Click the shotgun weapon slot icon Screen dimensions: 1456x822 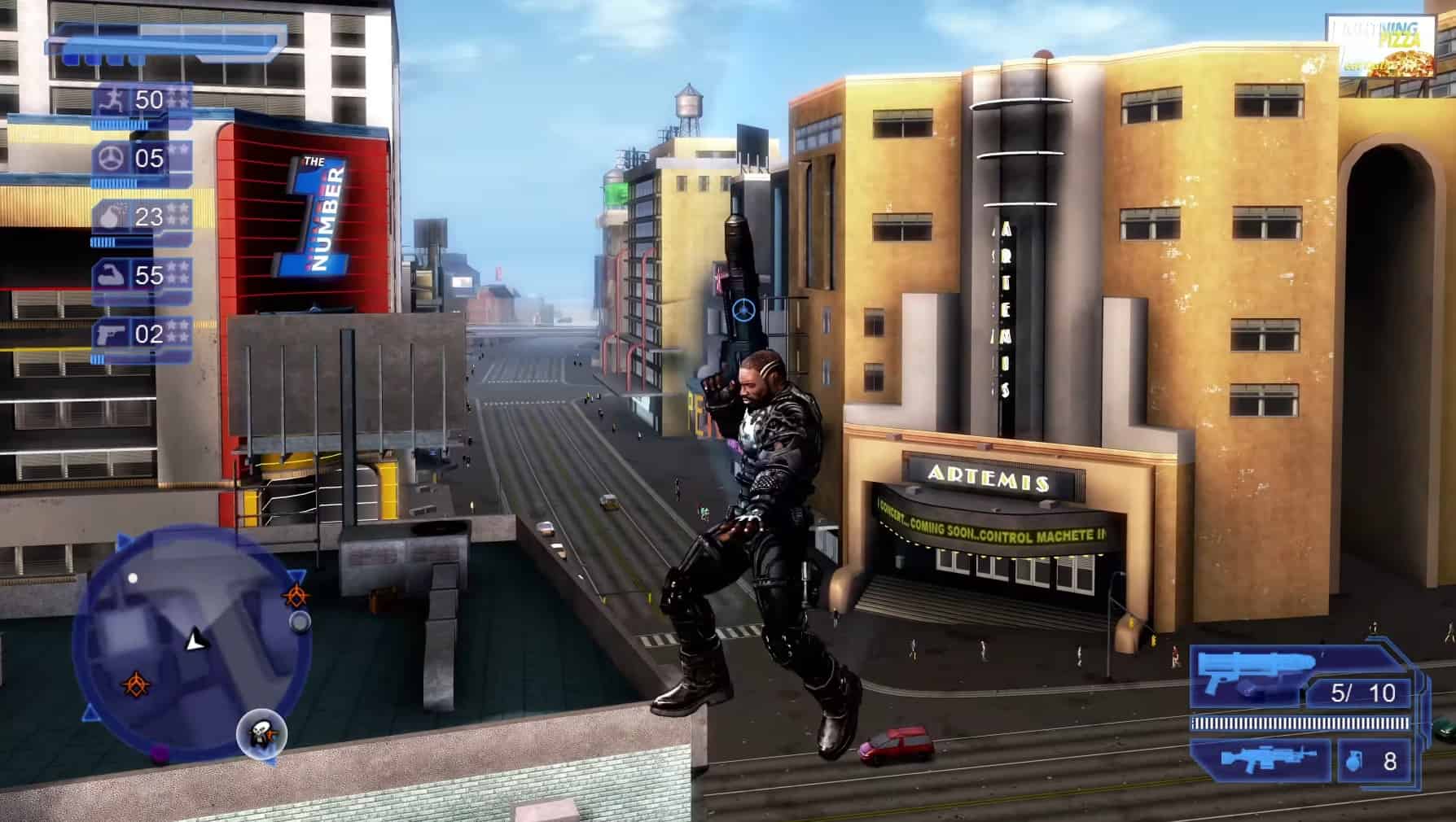point(1255,672)
